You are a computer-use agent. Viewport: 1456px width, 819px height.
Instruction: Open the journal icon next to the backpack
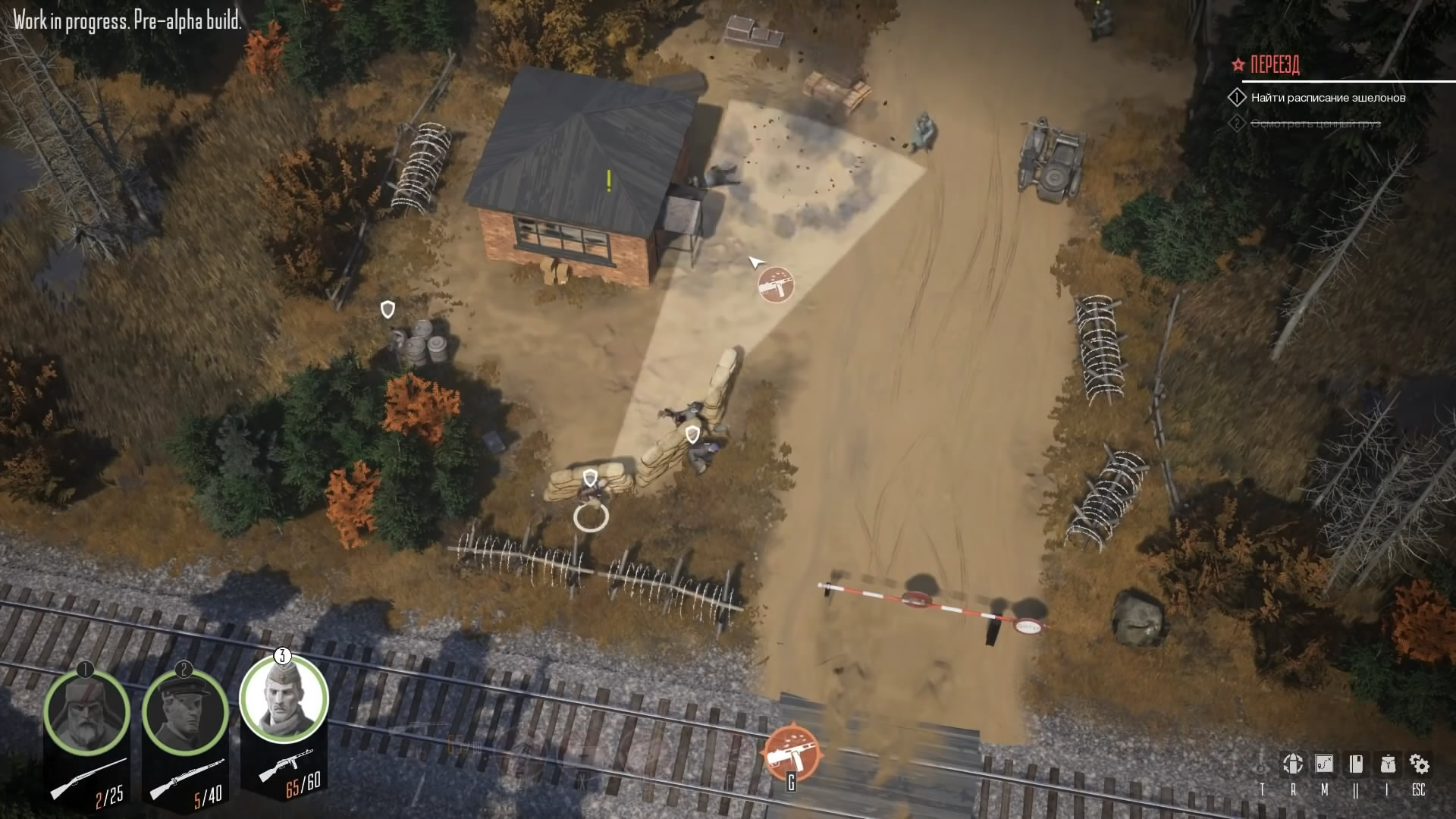click(x=1356, y=763)
